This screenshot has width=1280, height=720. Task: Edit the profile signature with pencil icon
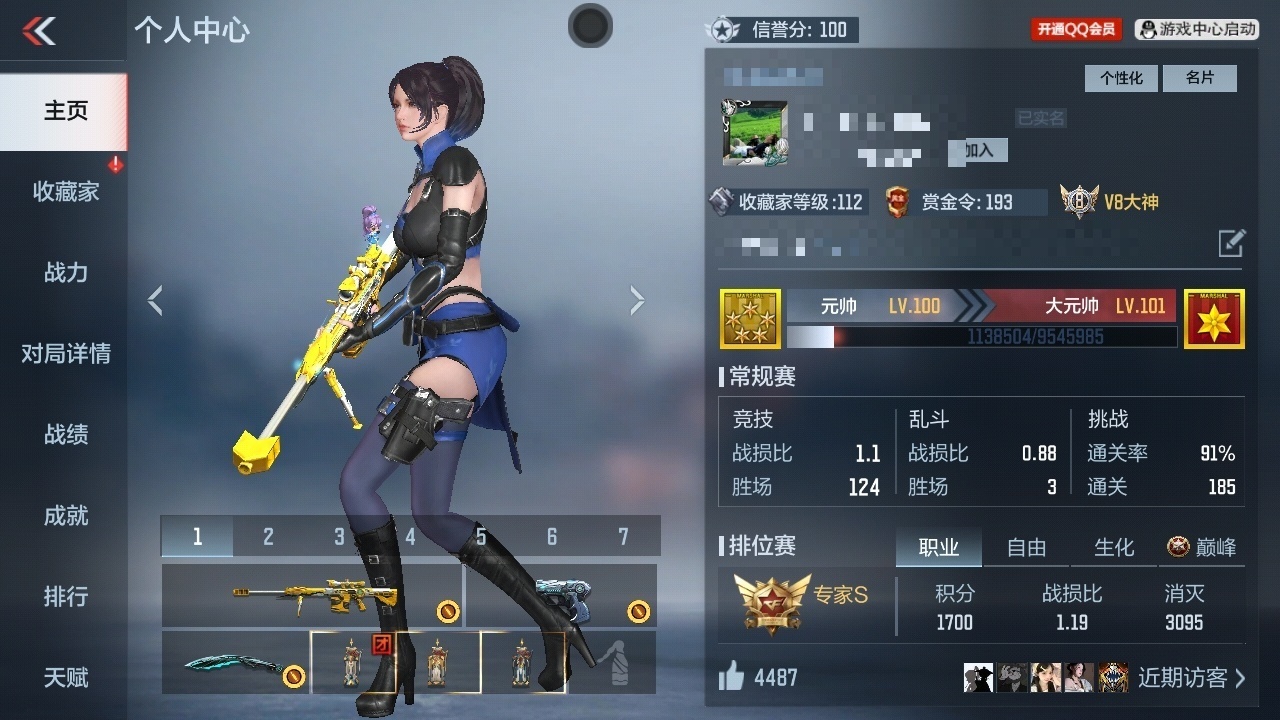tap(1231, 242)
